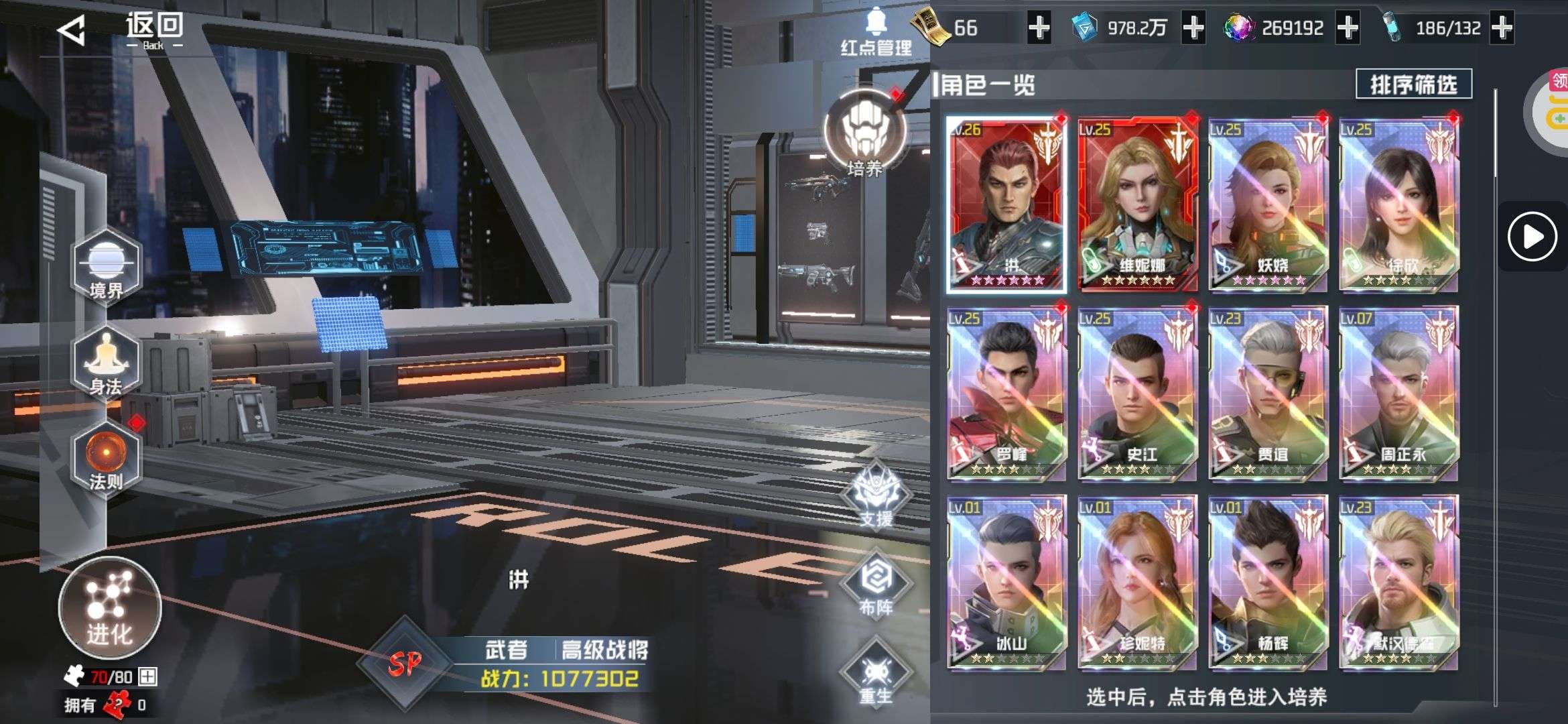Viewport: 1568px width, 724px height.
Task: Open 红点管理 notification management
Action: tap(876, 32)
